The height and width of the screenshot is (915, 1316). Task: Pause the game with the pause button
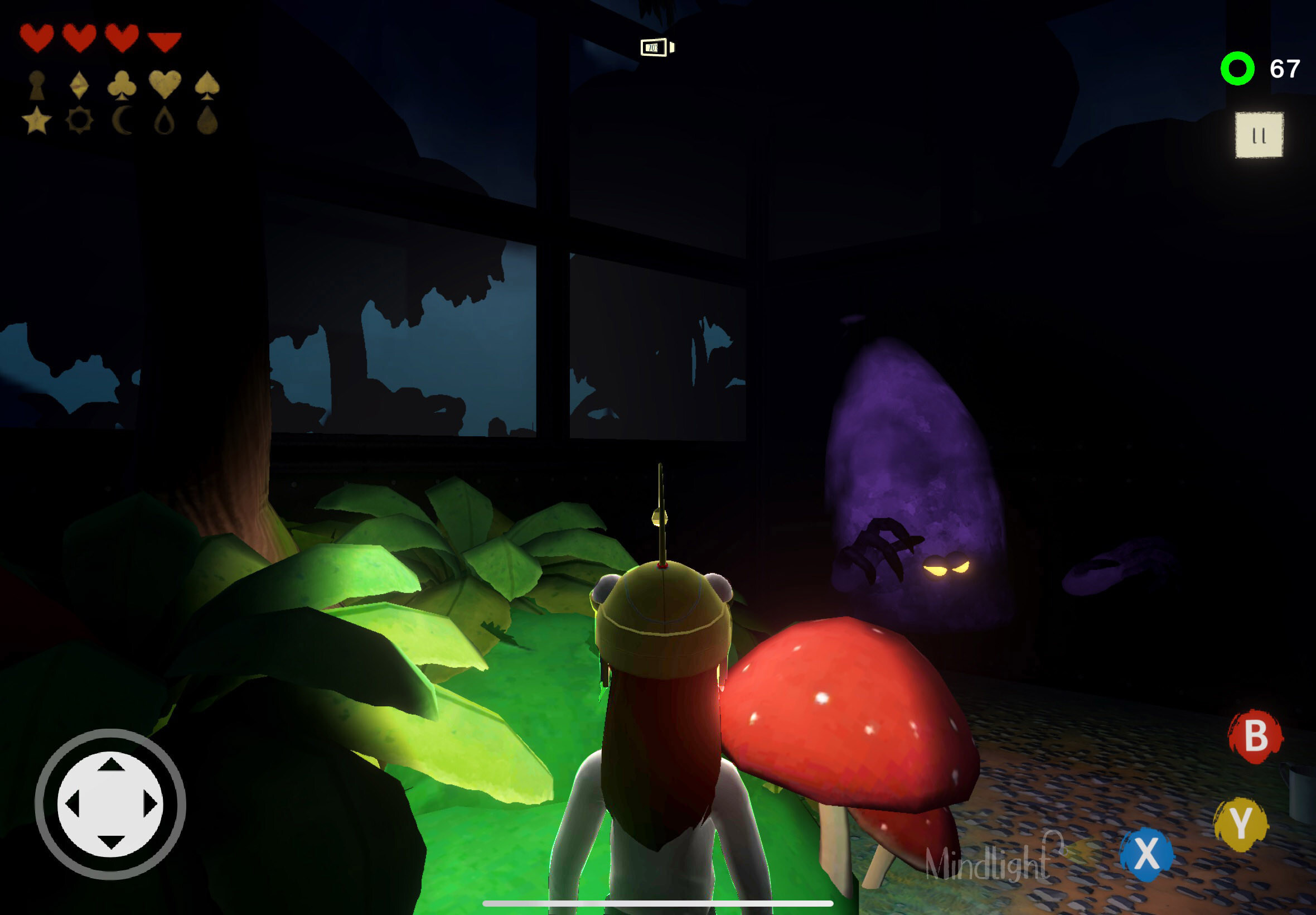pos(1259,136)
